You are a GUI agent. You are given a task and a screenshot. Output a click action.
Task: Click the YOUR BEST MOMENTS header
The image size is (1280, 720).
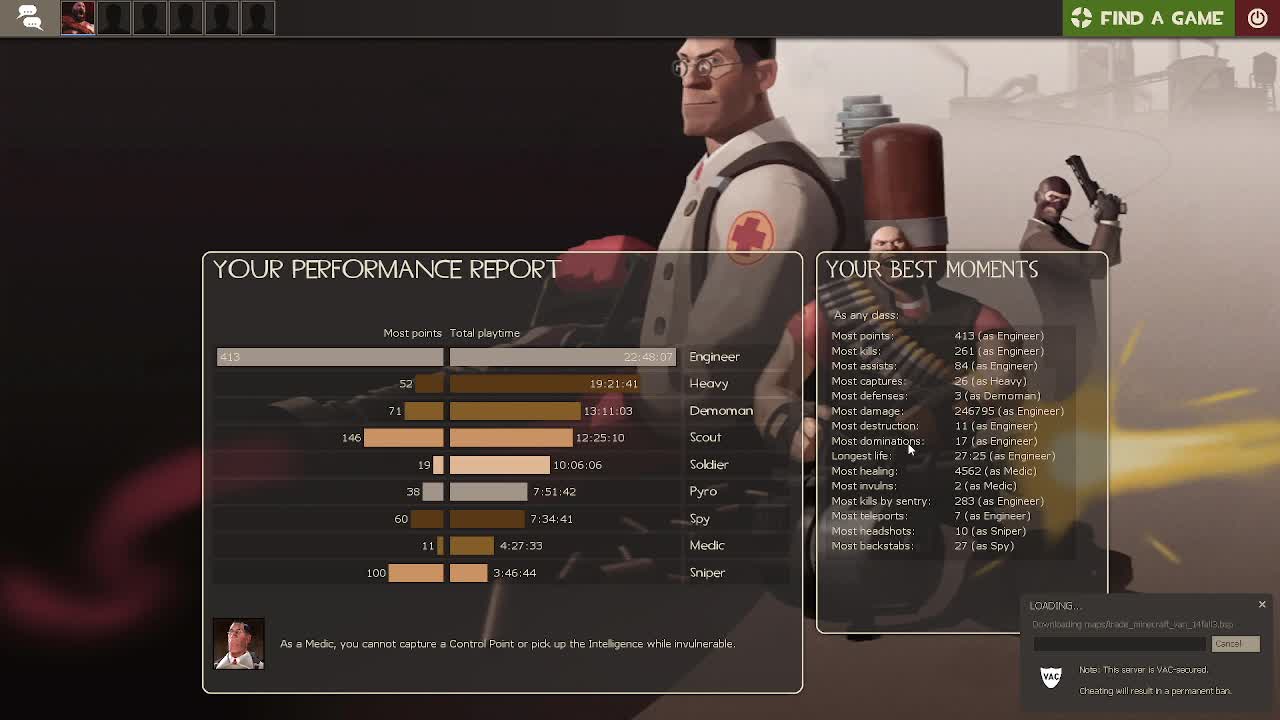coord(932,268)
